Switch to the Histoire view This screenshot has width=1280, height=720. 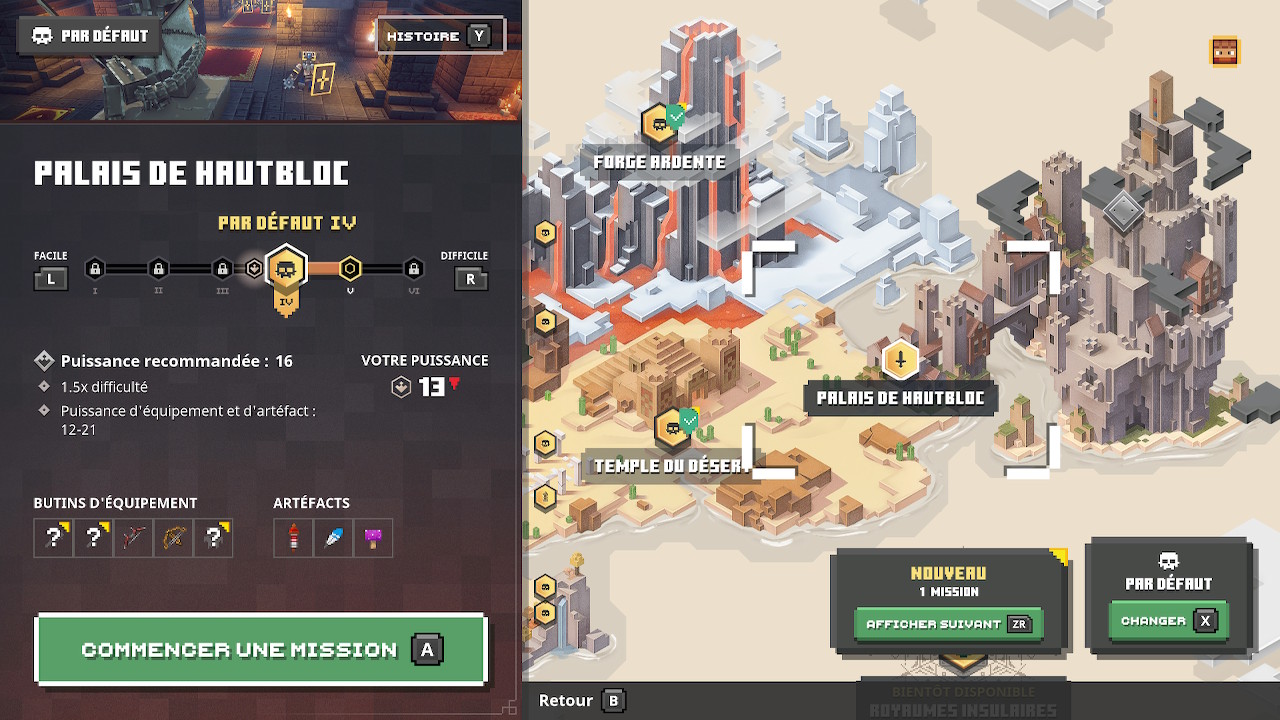pos(440,37)
